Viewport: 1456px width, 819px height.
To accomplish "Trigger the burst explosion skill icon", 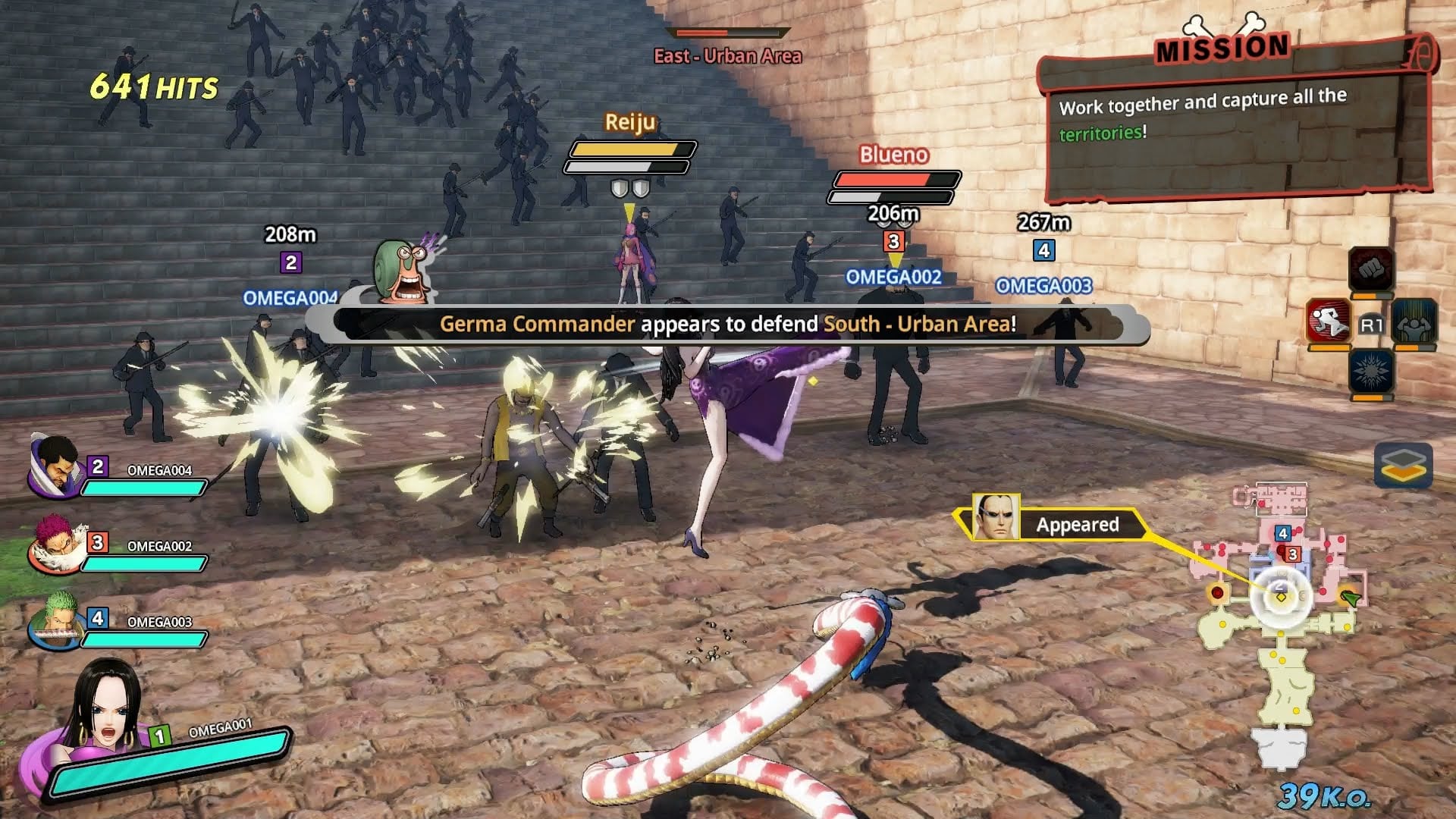I will 1373,371.
